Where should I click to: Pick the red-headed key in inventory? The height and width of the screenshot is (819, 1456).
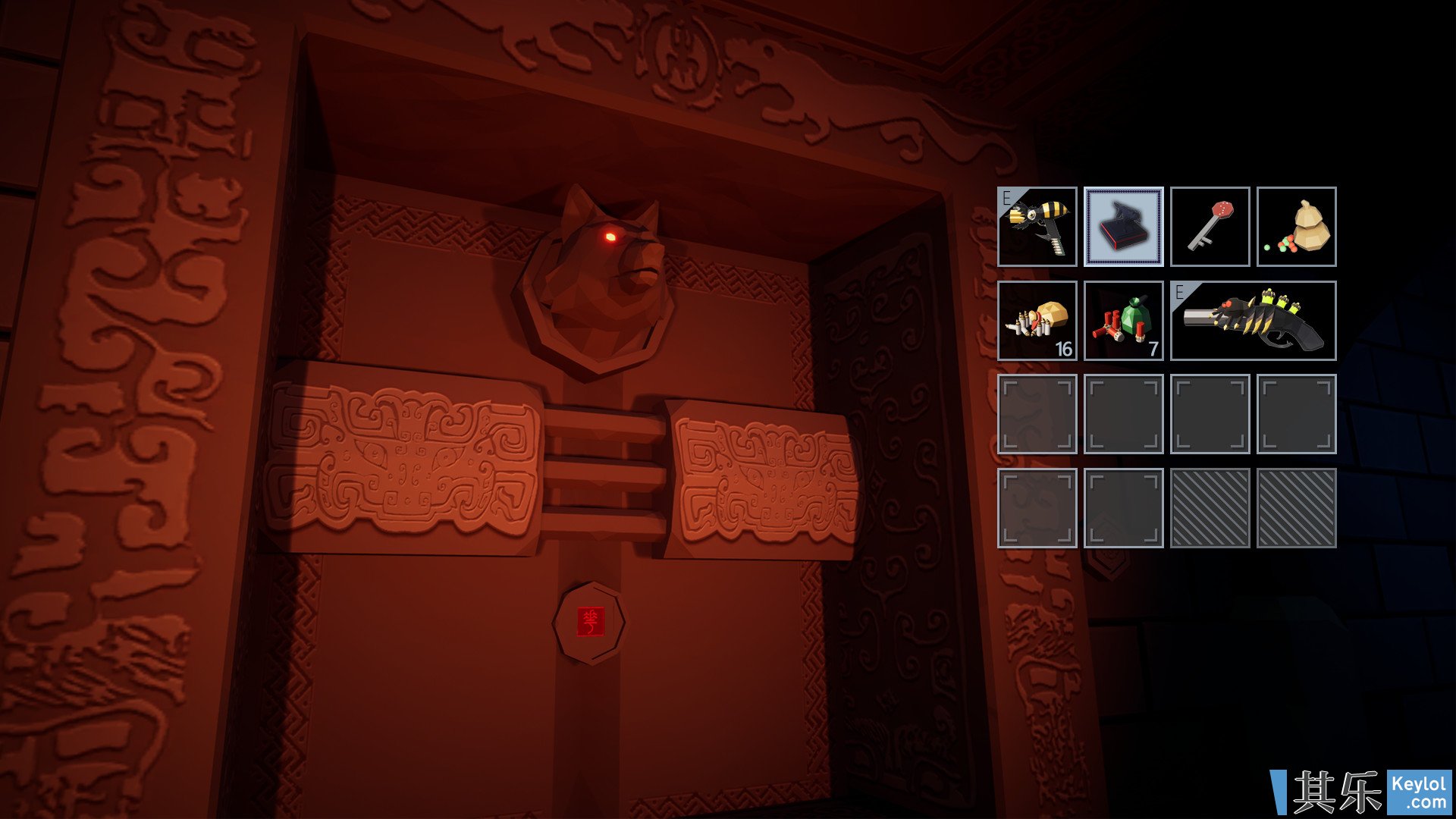[1210, 227]
